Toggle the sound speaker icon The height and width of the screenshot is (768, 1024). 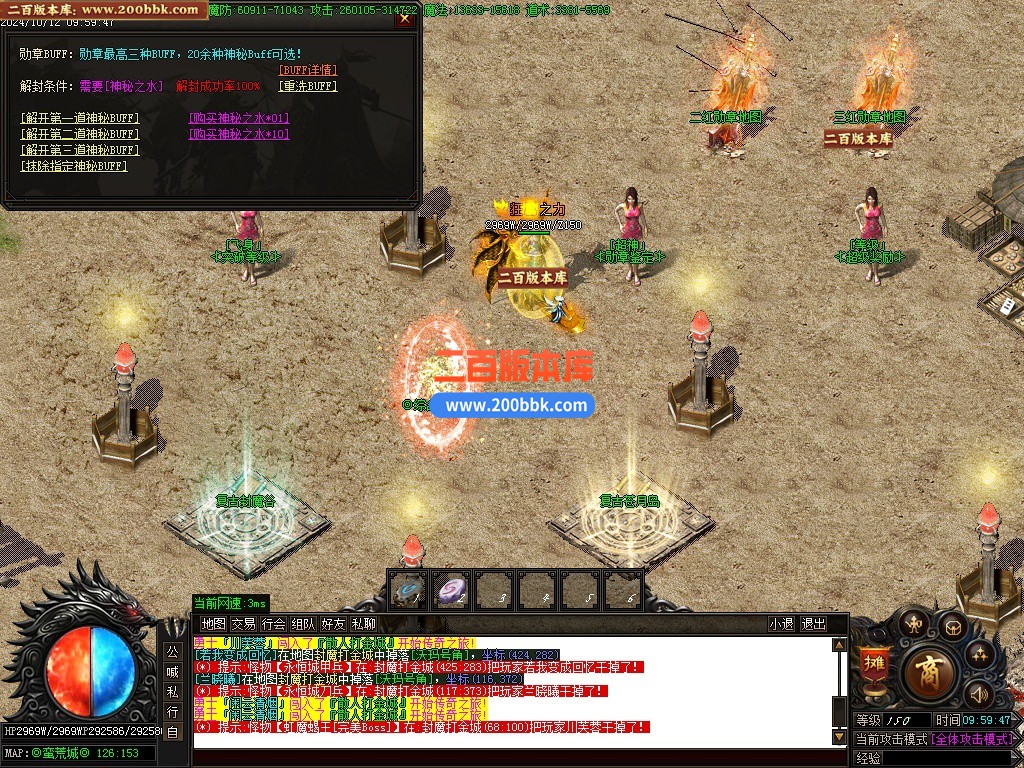pos(977,692)
